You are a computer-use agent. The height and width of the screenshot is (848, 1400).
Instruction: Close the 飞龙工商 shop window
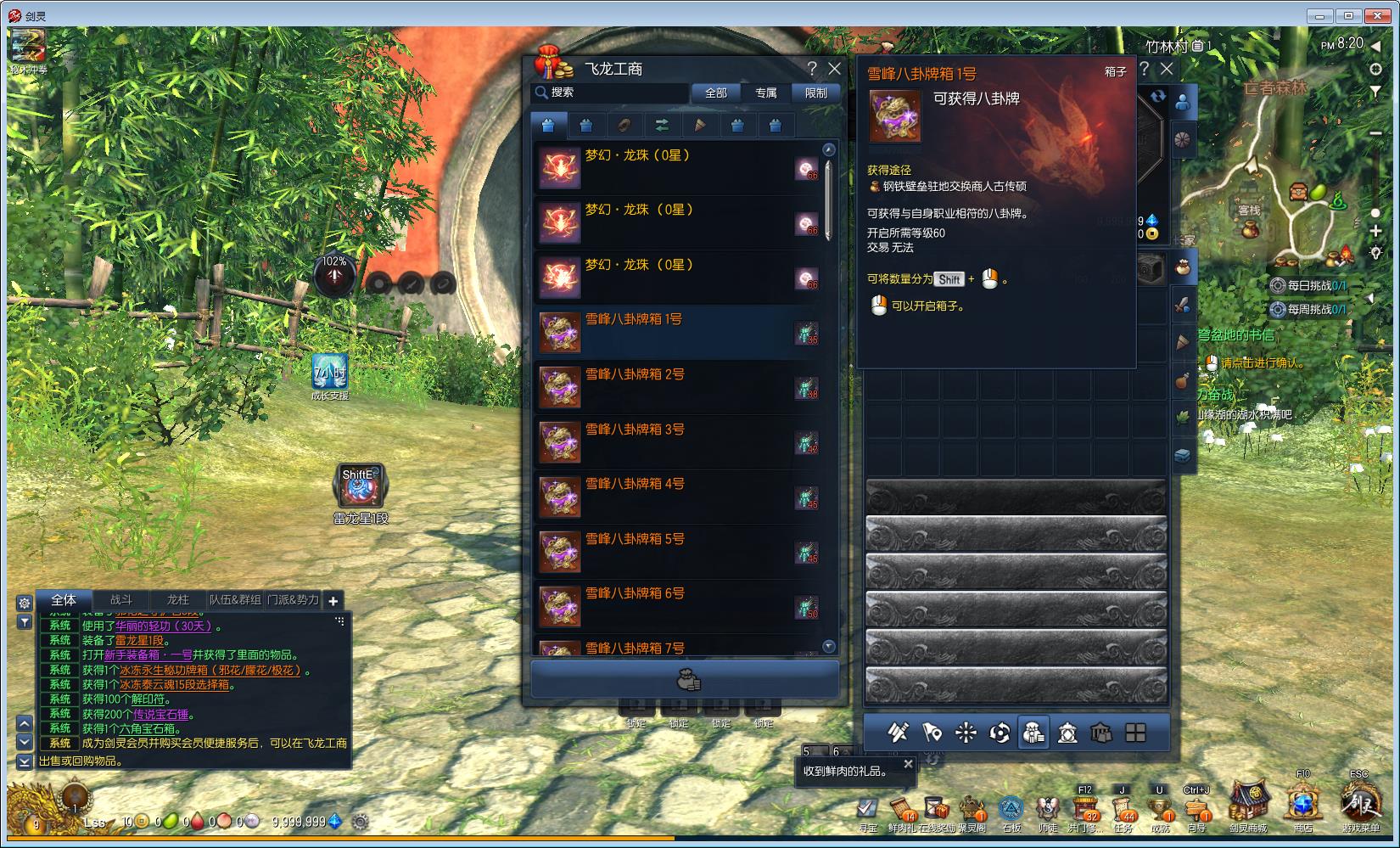(x=835, y=69)
